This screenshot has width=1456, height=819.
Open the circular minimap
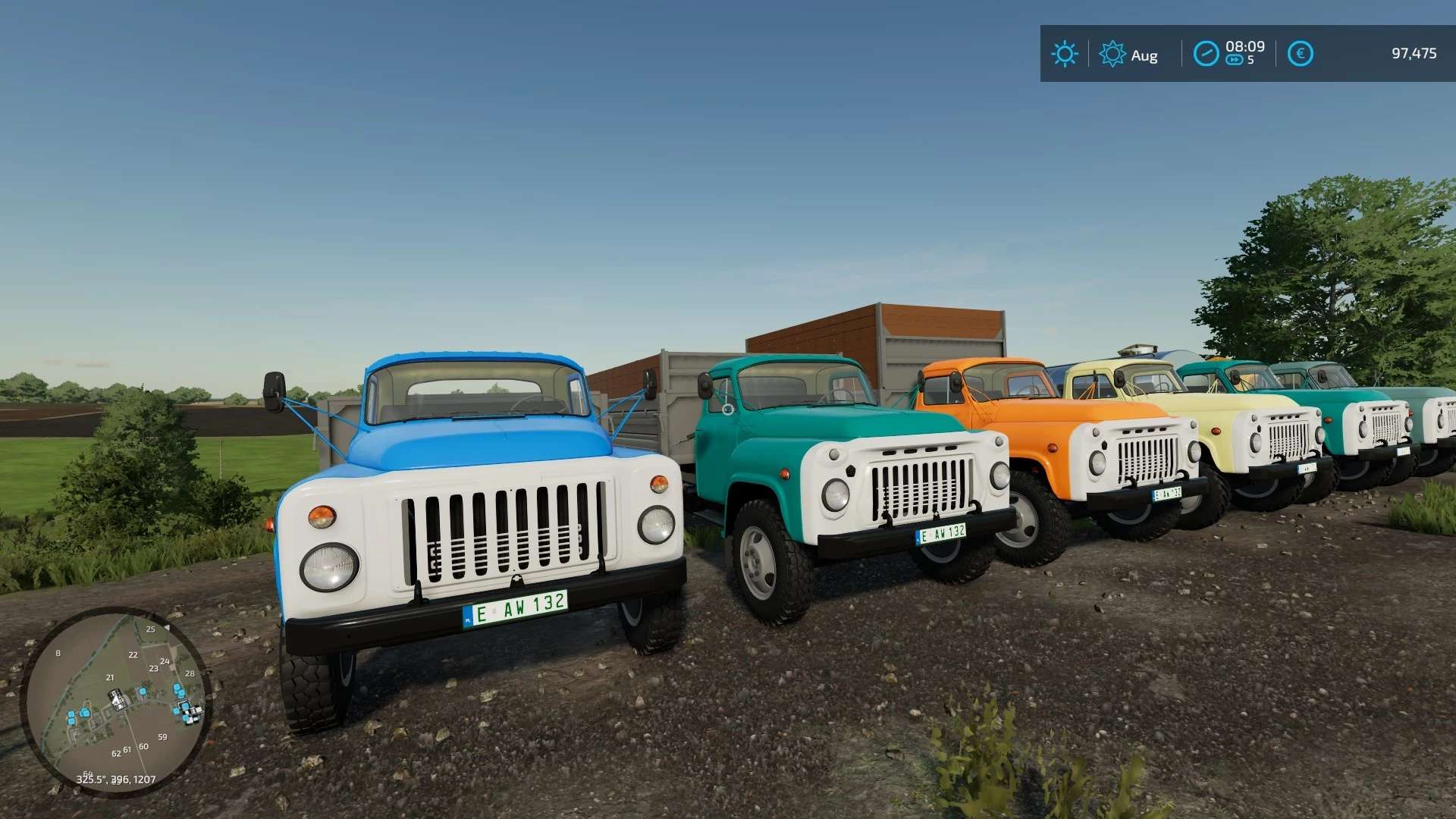coord(116,702)
